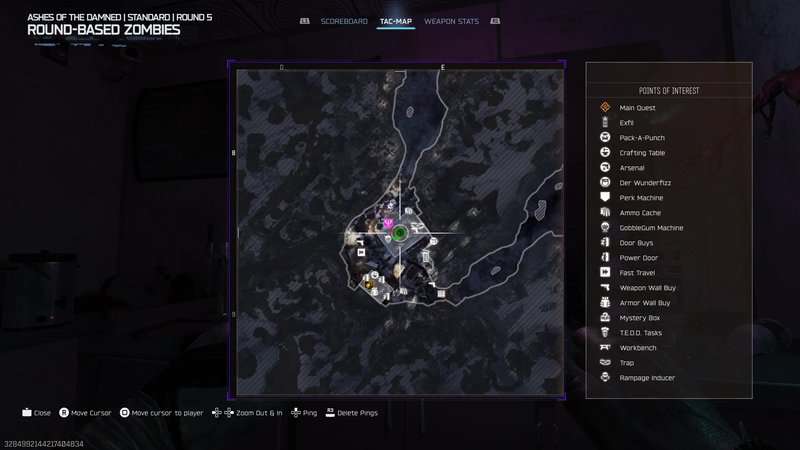This screenshot has width=800, height=450.
Task: Select Main Quest in the points of interest
Action: click(x=635, y=108)
